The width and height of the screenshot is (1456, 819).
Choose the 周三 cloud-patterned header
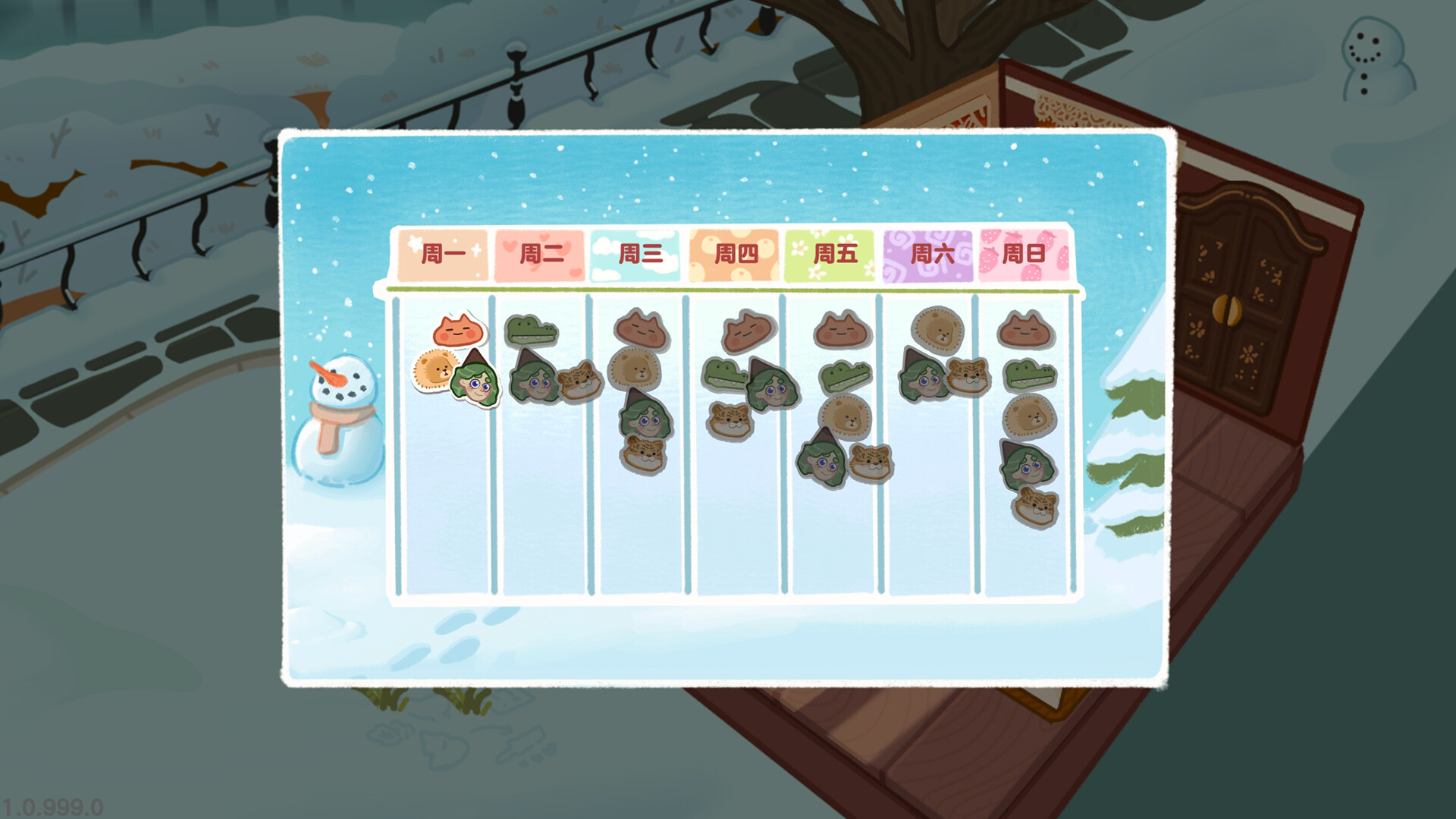(637, 254)
